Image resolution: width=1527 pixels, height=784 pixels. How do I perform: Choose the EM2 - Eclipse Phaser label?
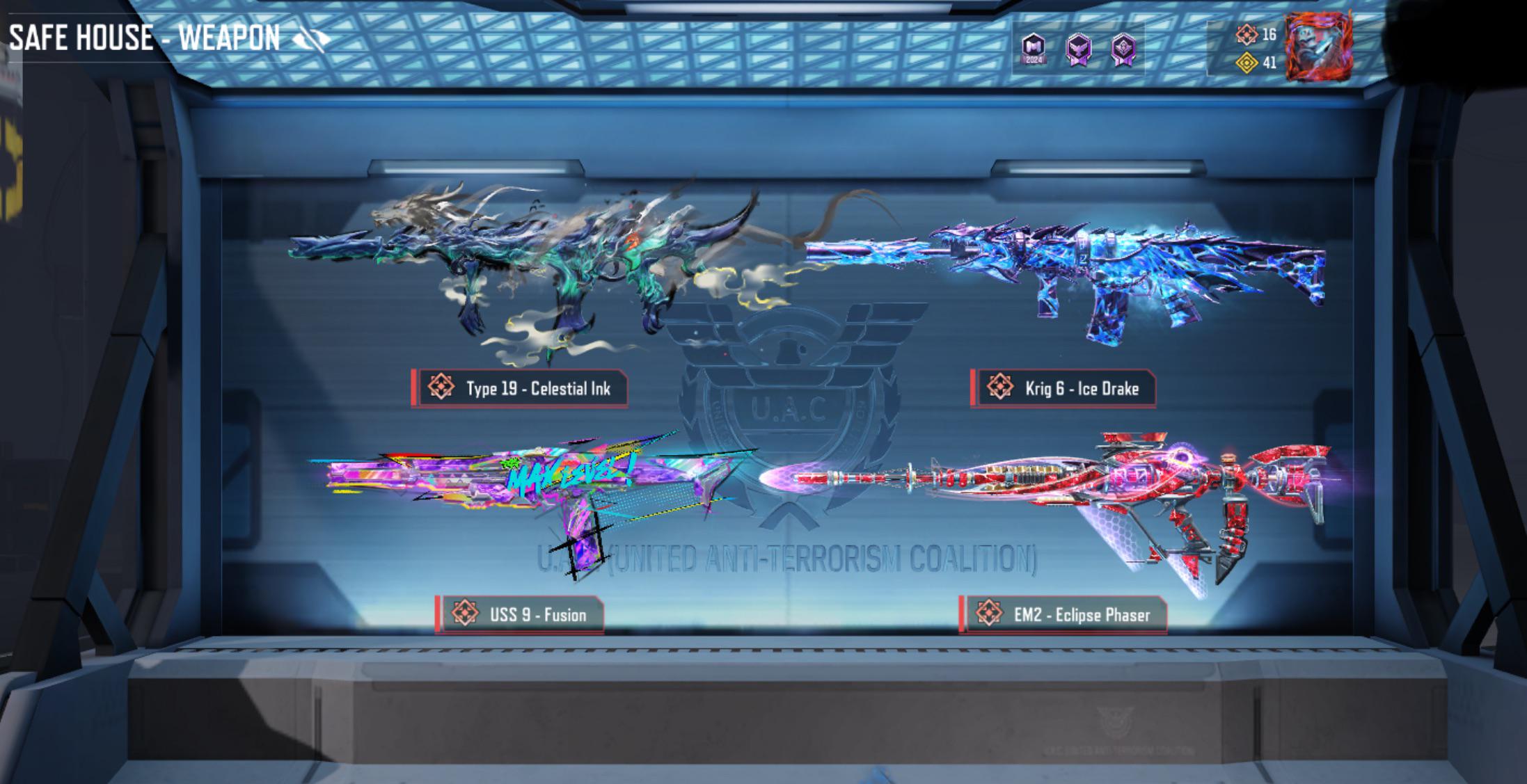[x=1063, y=615]
